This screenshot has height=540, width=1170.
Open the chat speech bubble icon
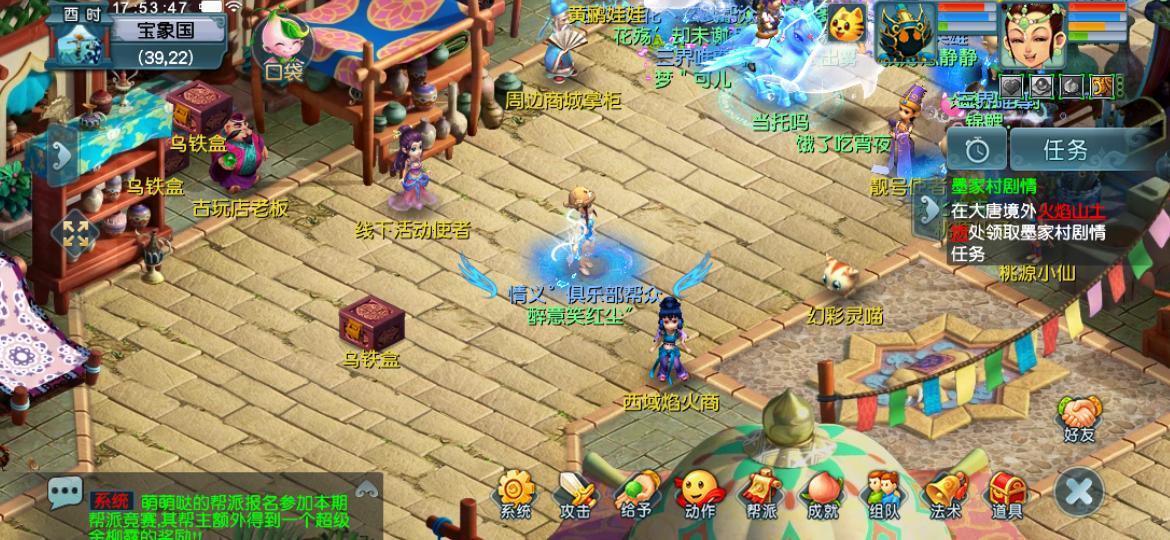coord(66,492)
